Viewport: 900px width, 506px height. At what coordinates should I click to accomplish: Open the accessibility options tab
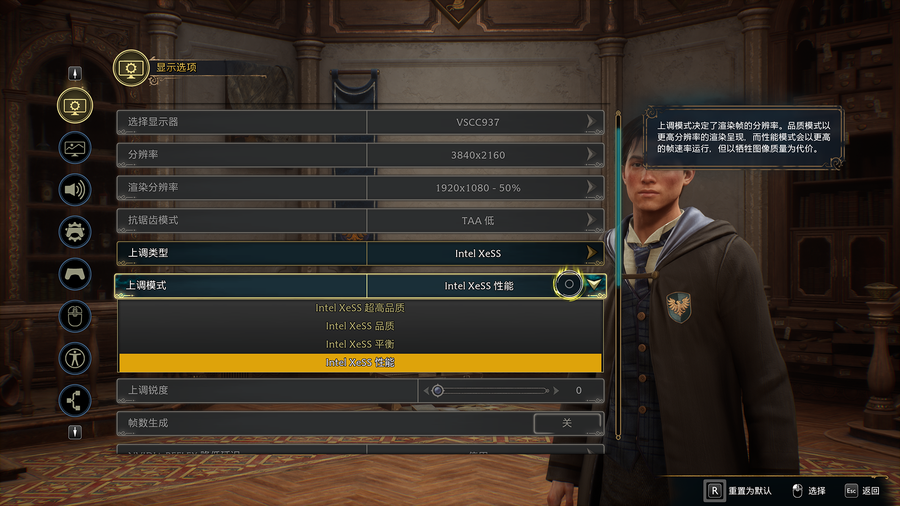[75, 358]
